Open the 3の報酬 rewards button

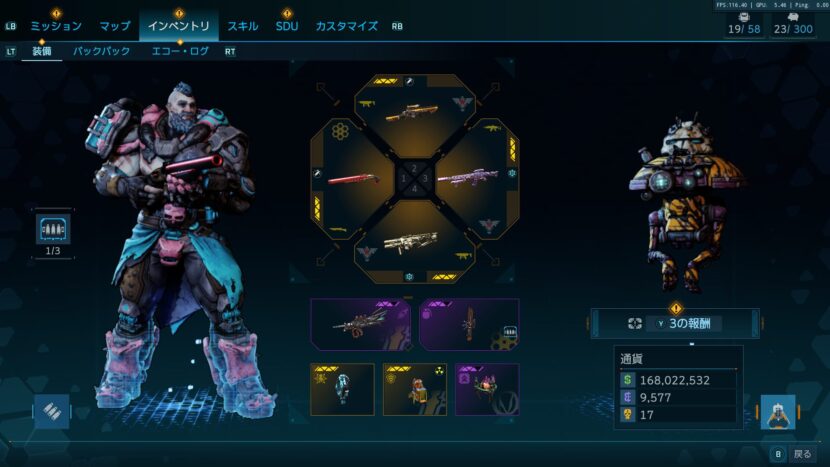tap(674, 323)
